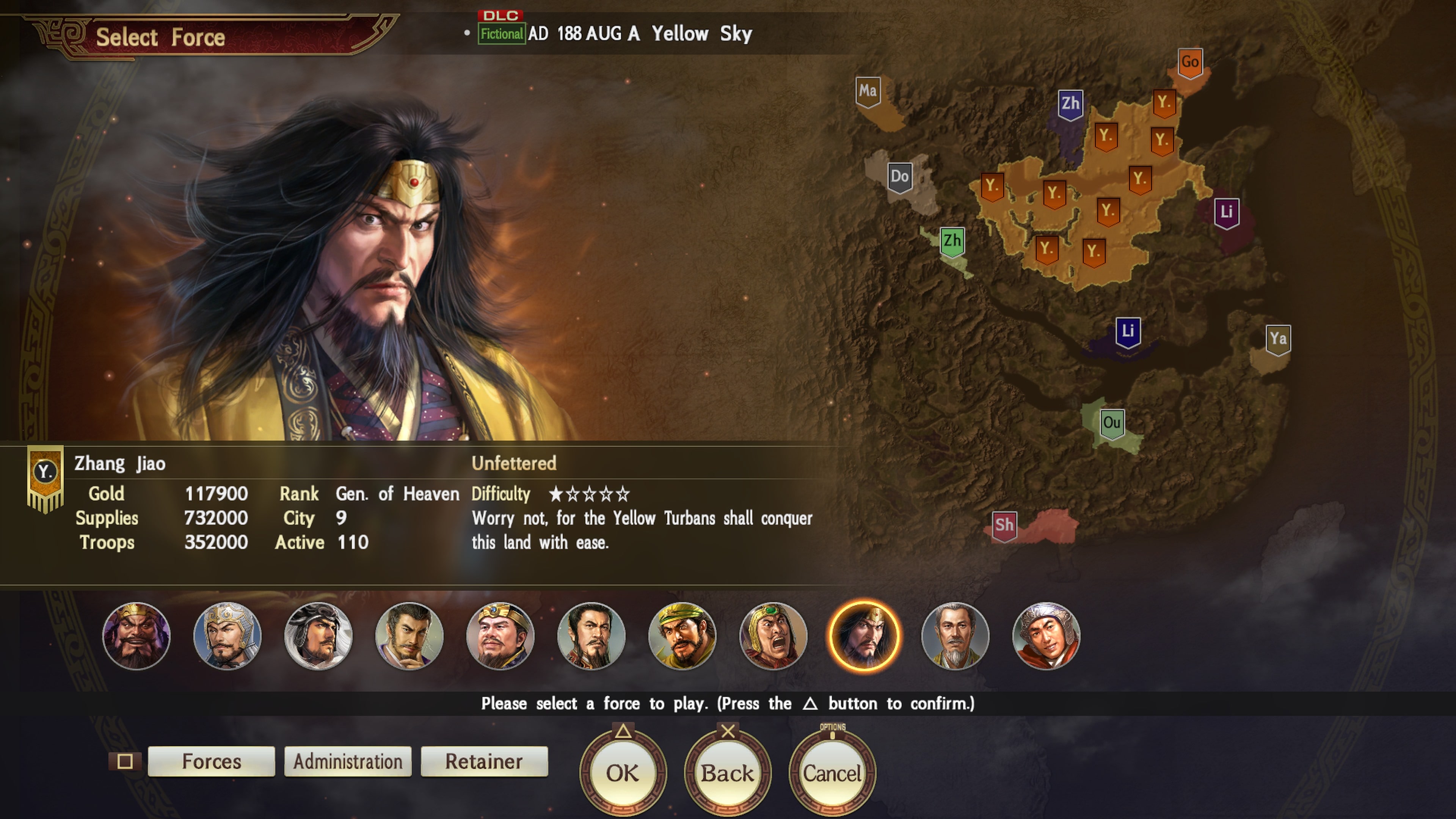
Task: Click the Ya force banner on the east coast
Action: tap(1278, 339)
